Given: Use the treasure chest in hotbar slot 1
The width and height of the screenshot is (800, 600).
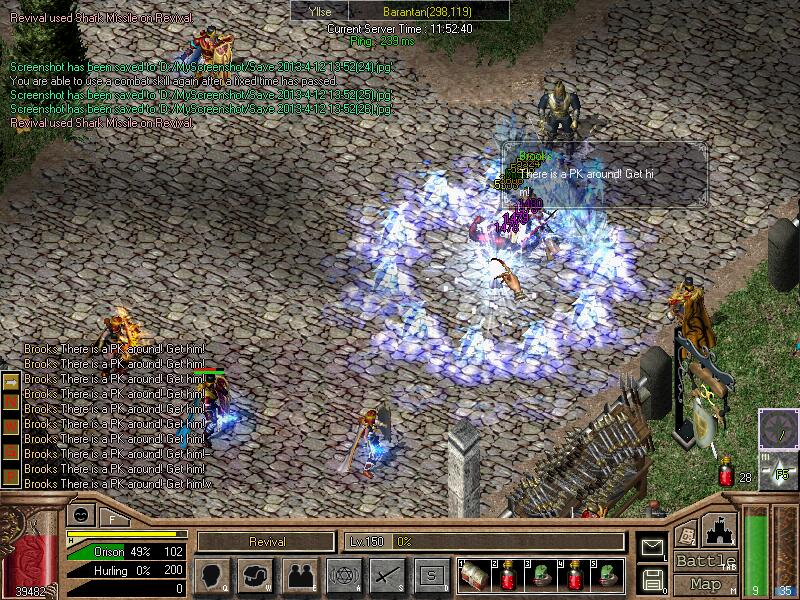Looking at the screenshot, I should tap(474, 576).
